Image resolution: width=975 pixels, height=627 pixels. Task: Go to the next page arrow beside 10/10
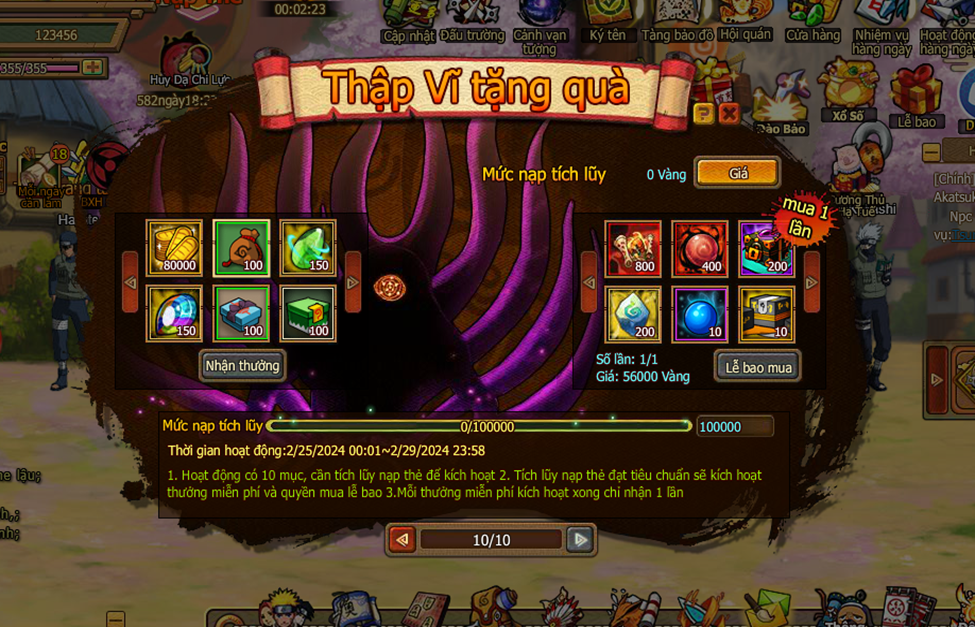pyautogui.click(x=579, y=540)
